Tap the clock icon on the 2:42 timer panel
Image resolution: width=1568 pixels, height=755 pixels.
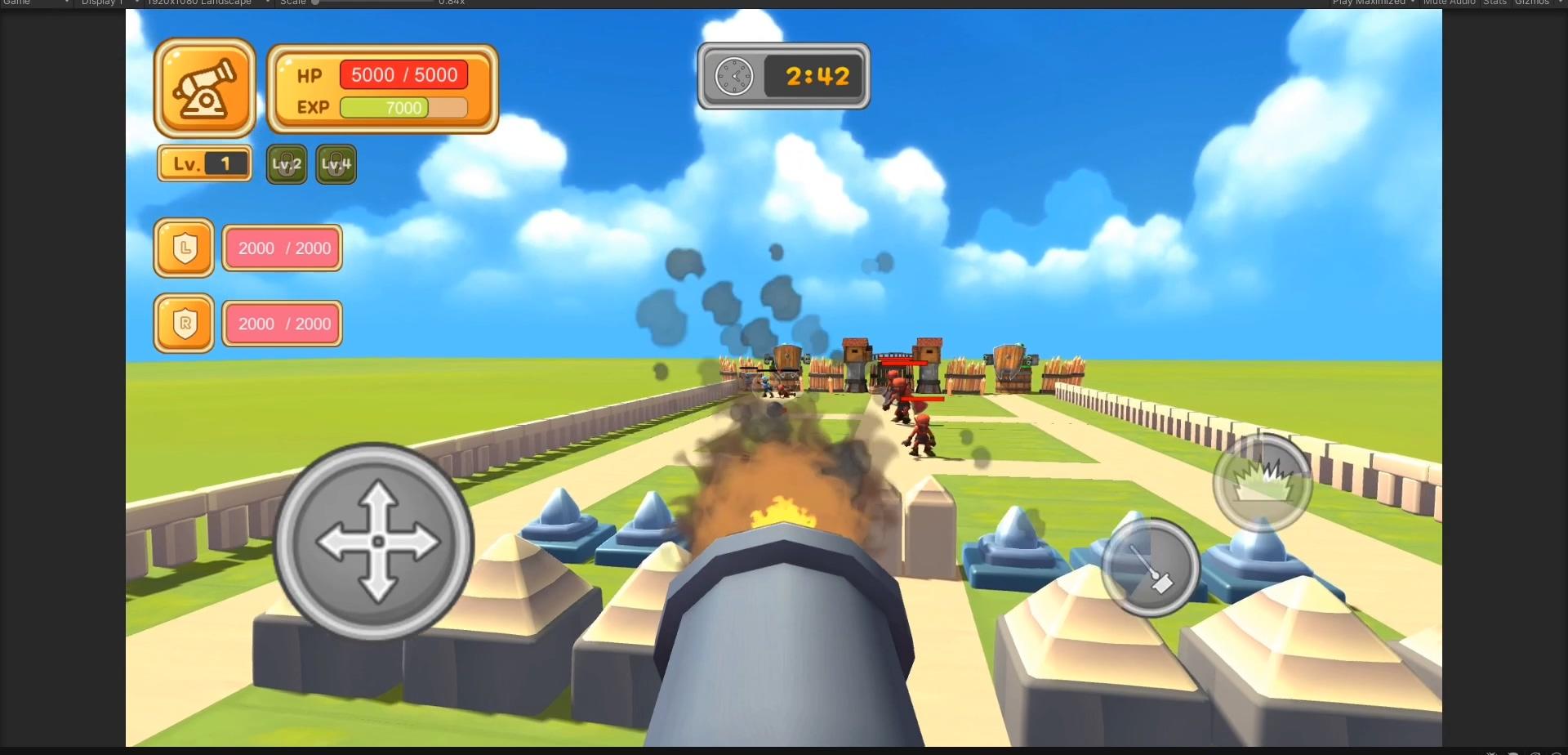pos(733,76)
